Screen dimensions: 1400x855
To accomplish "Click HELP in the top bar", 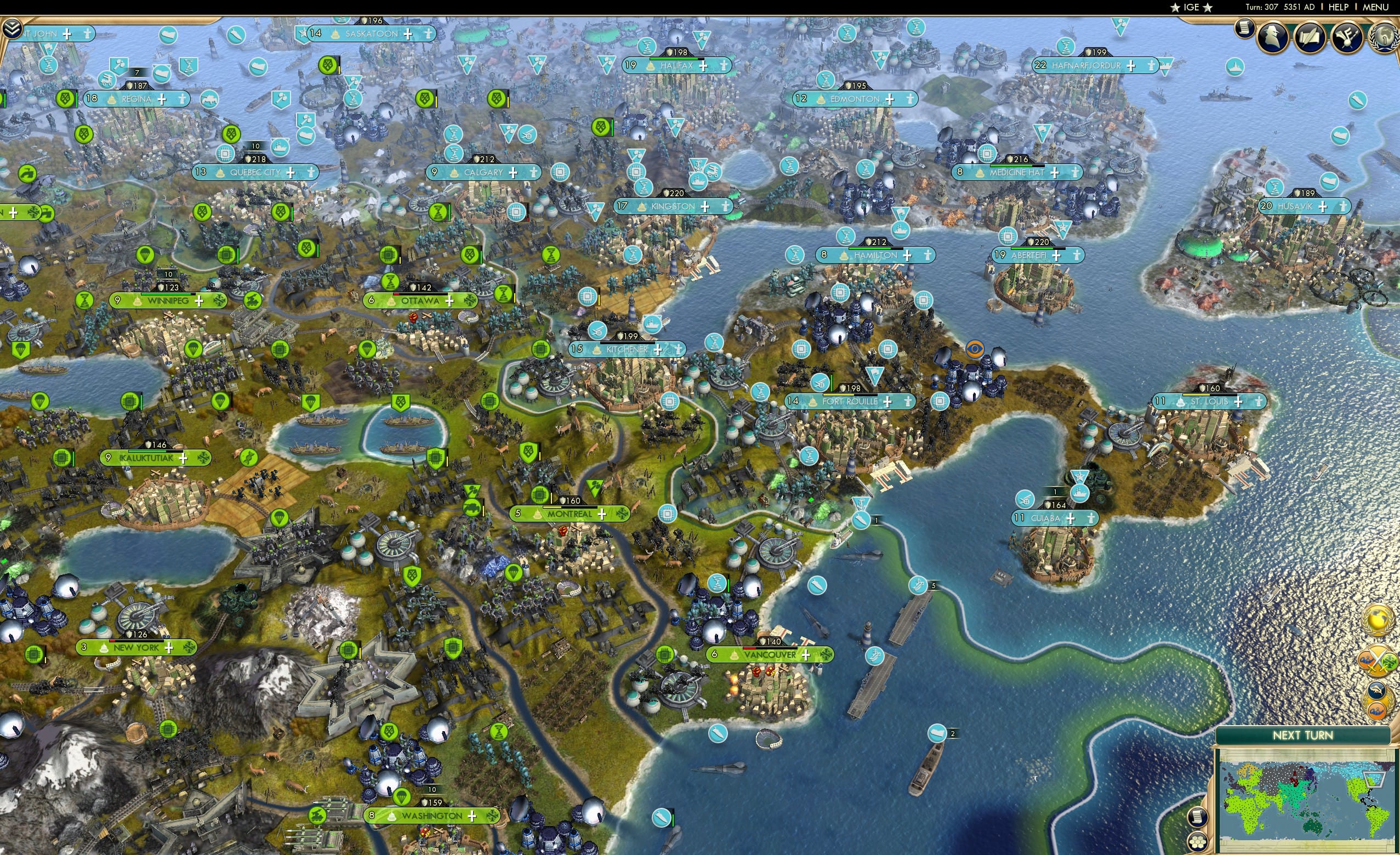I will [x=1339, y=7].
